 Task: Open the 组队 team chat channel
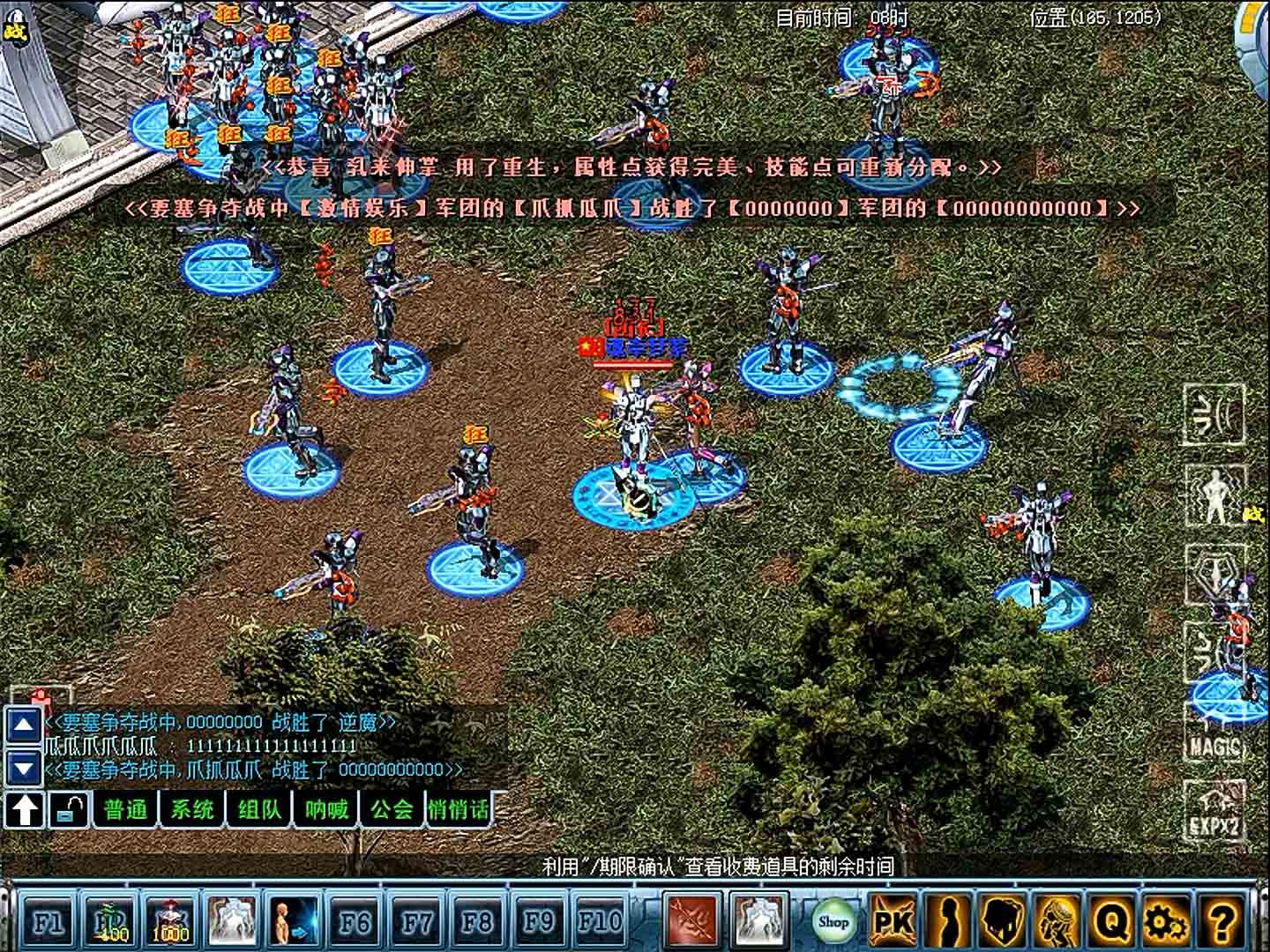pyautogui.click(x=259, y=809)
